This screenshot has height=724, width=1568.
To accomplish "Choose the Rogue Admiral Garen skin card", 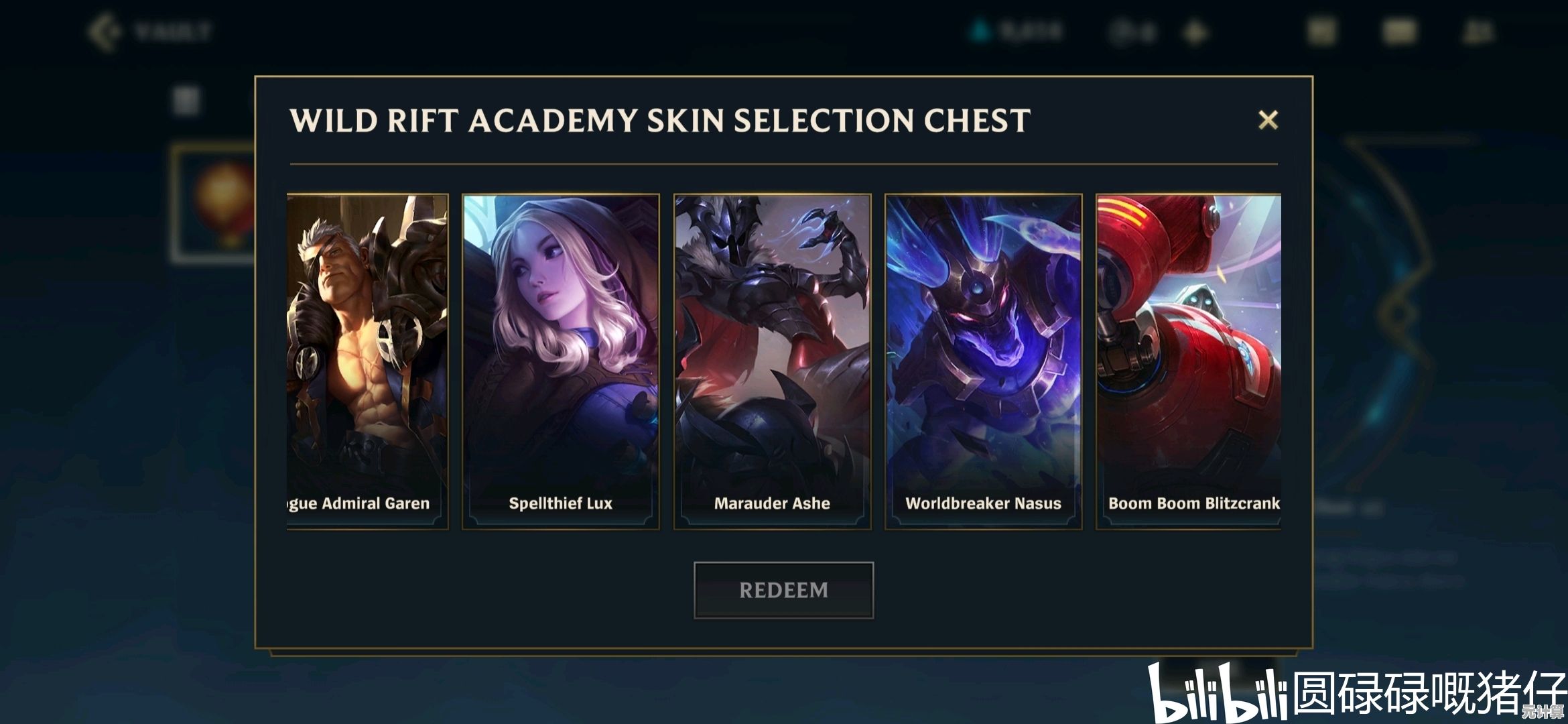I will click(367, 362).
